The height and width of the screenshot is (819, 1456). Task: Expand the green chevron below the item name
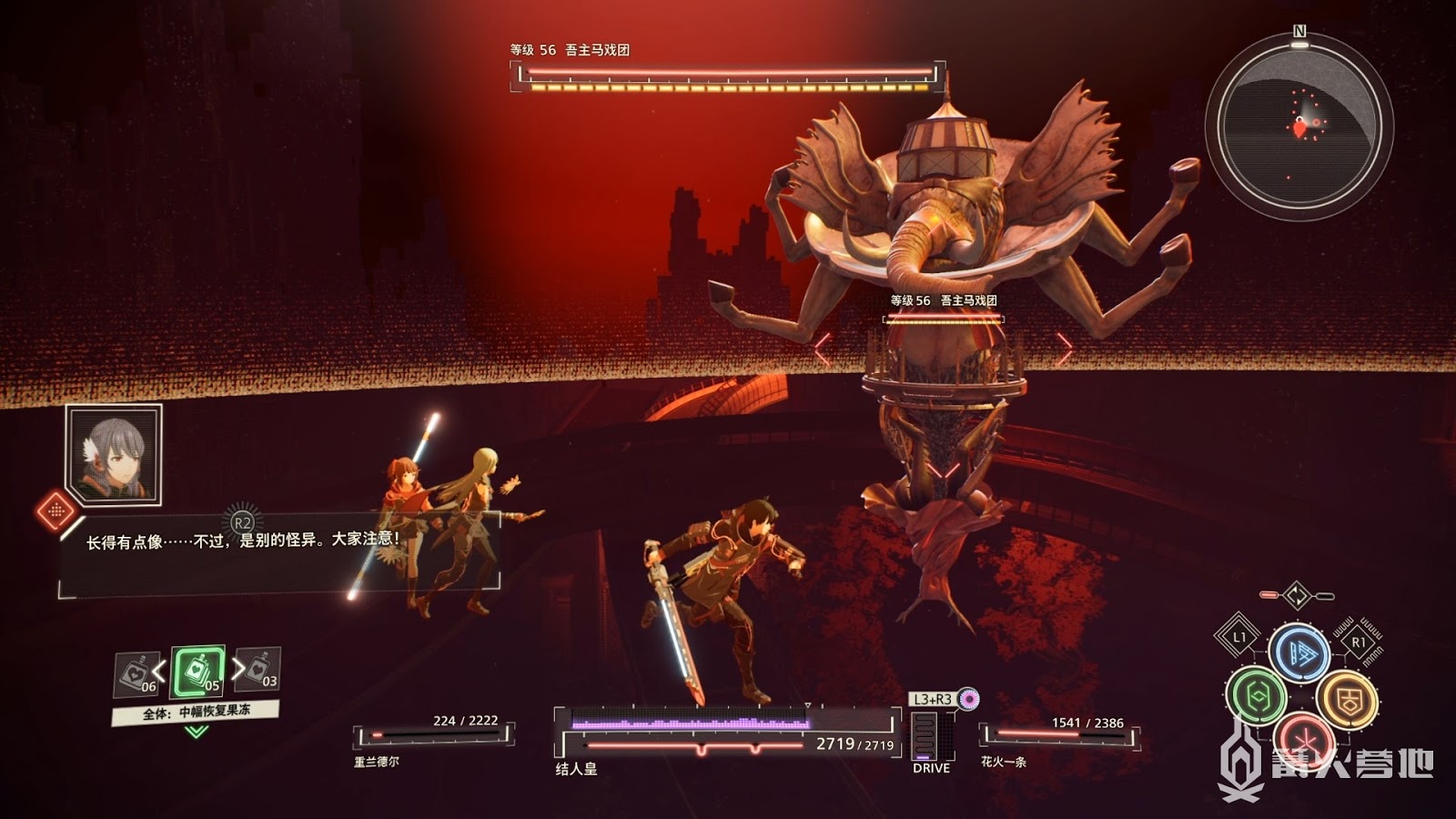click(196, 732)
